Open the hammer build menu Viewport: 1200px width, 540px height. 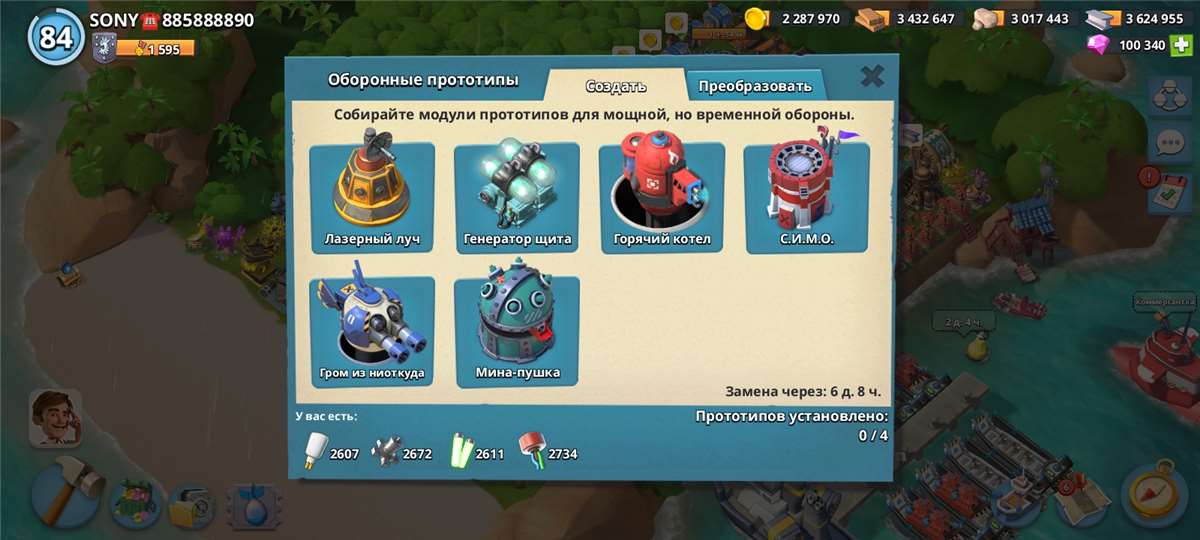67,490
